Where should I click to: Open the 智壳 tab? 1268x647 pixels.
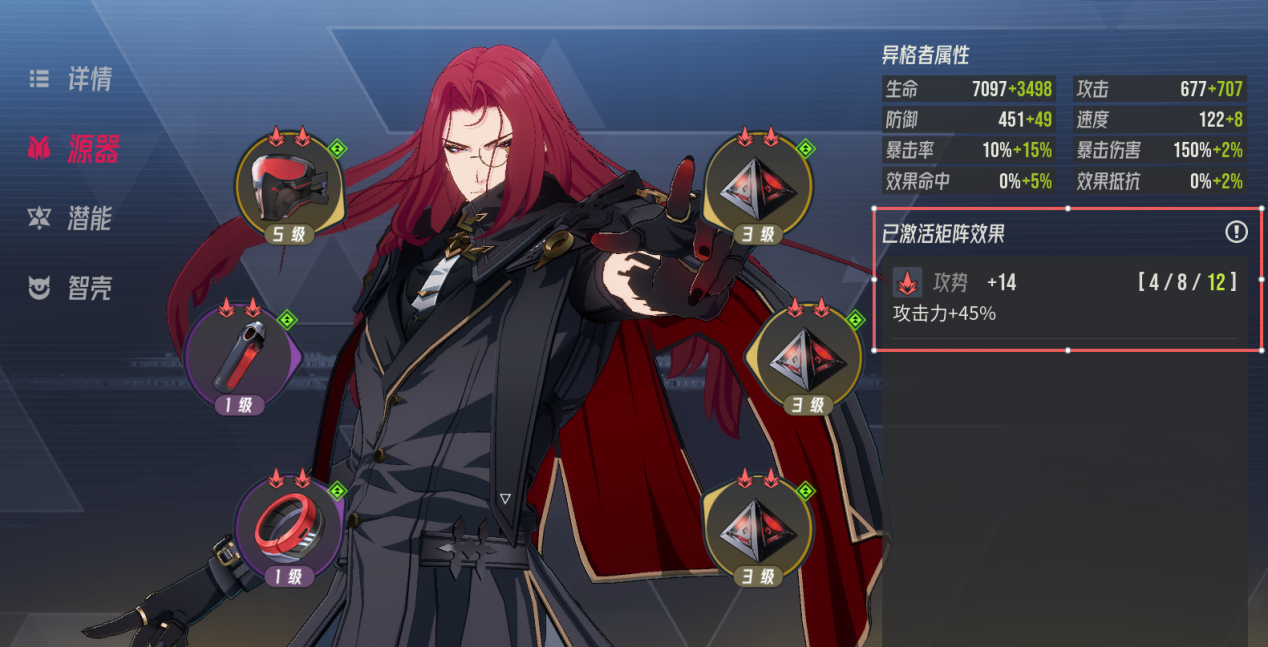pos(72,289)
